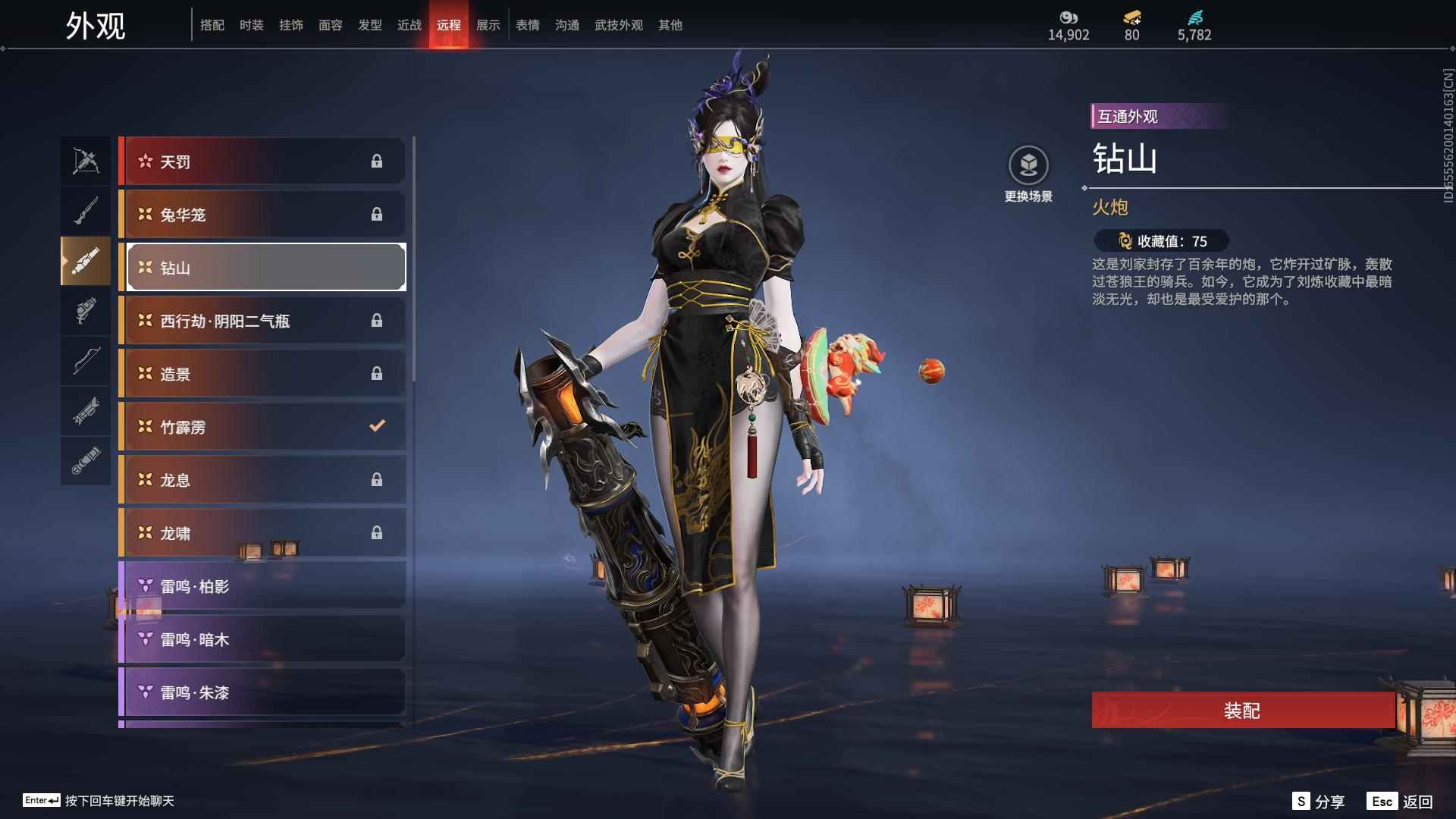This screenshot has height=819, width=1456.
Task: Open the 时装 costume tab
Action: (252, 25)
